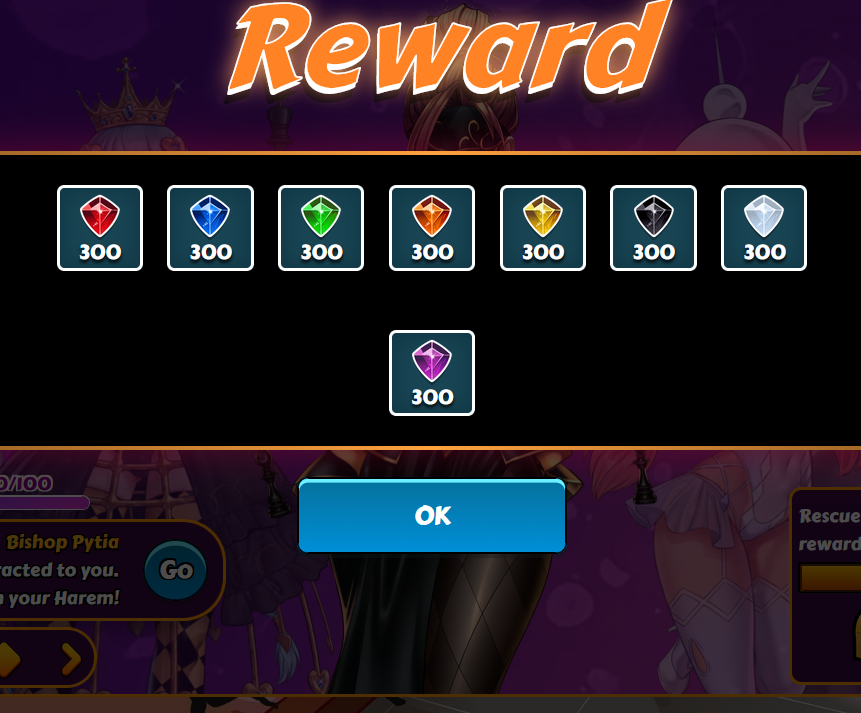This screenshot has width=861, height=713.
Task: Select the red gem reward
Action: (100, 228)
